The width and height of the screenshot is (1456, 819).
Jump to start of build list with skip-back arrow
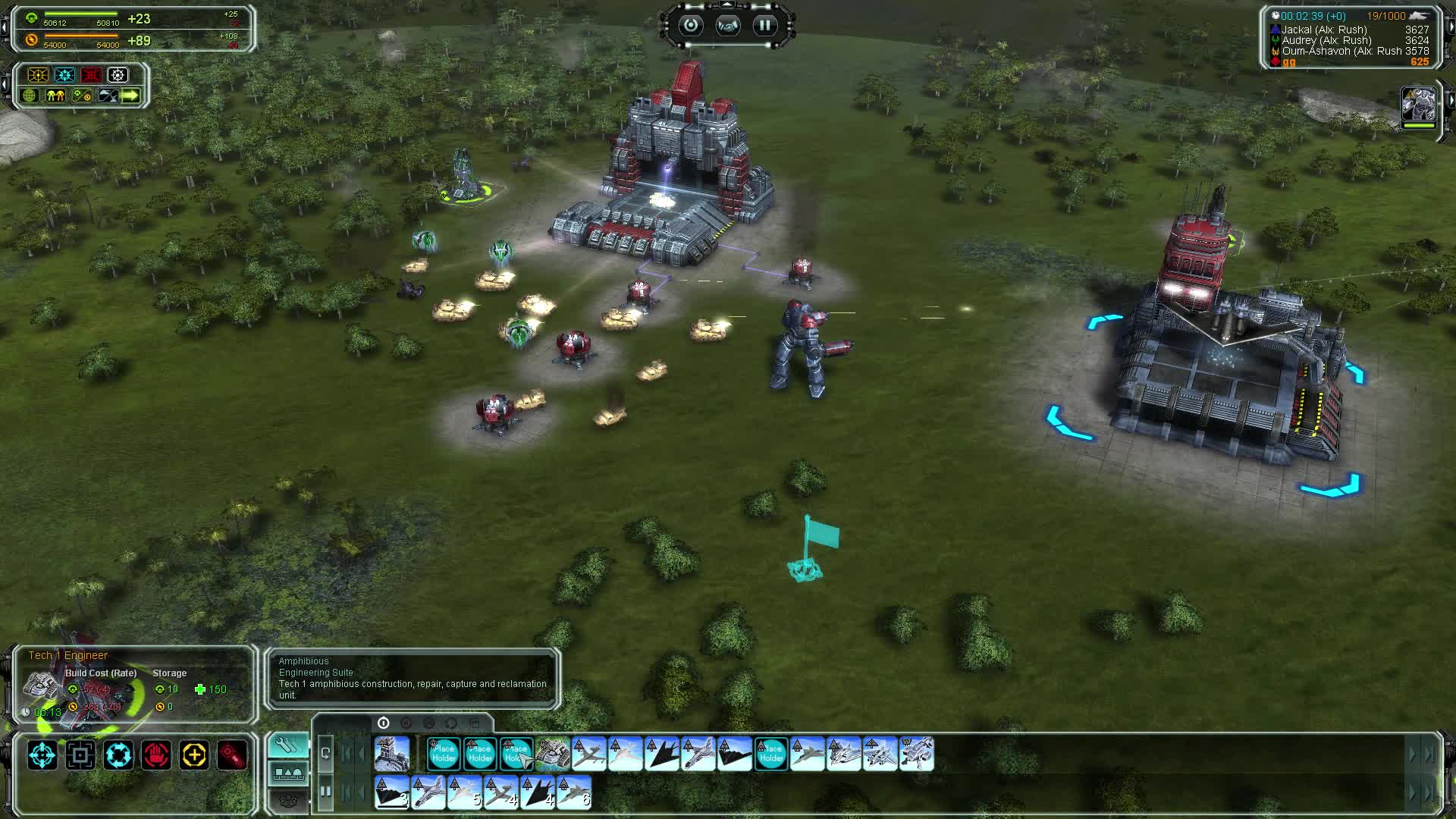click(347, 753)
